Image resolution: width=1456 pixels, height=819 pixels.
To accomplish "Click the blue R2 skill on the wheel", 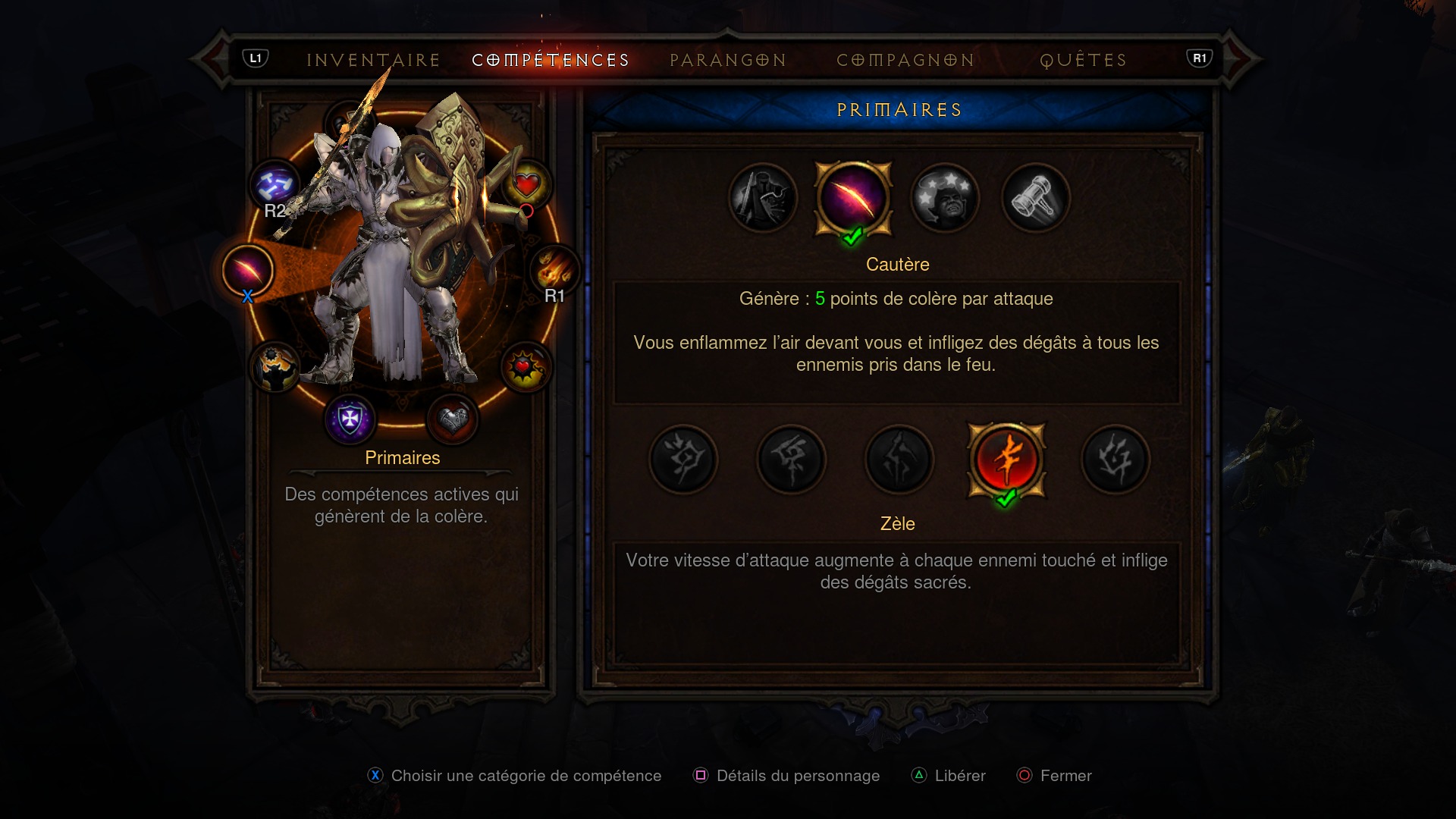I will click(x=275, y=185).
